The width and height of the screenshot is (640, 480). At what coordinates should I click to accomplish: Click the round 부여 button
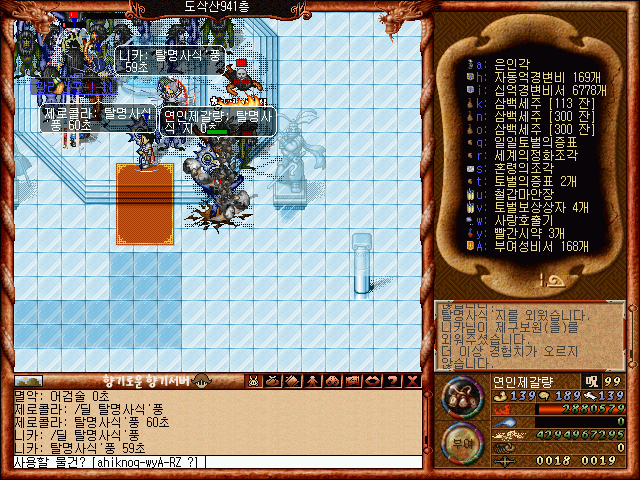461,442
